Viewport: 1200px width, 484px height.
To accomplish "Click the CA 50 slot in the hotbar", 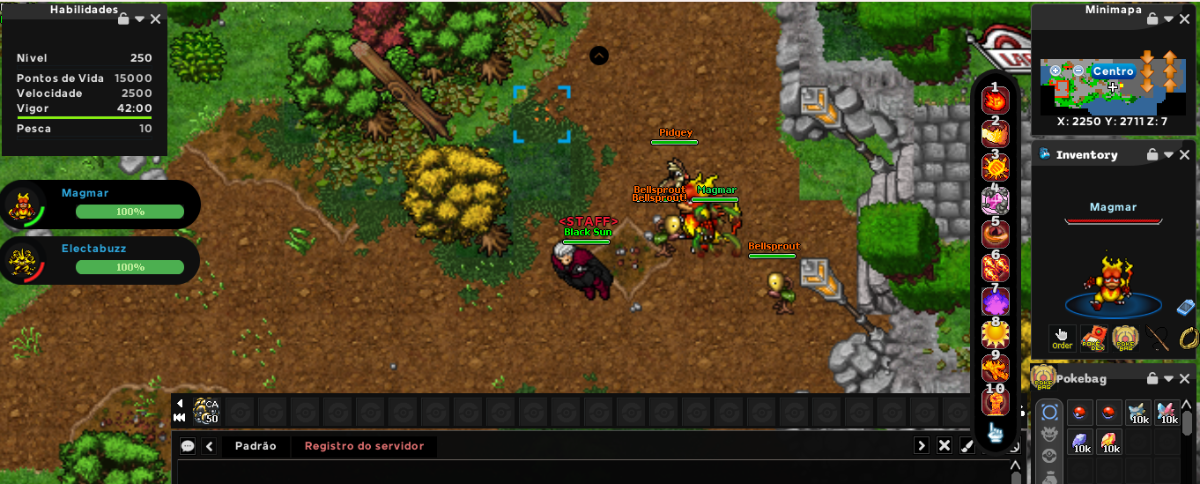I will 207,410.
